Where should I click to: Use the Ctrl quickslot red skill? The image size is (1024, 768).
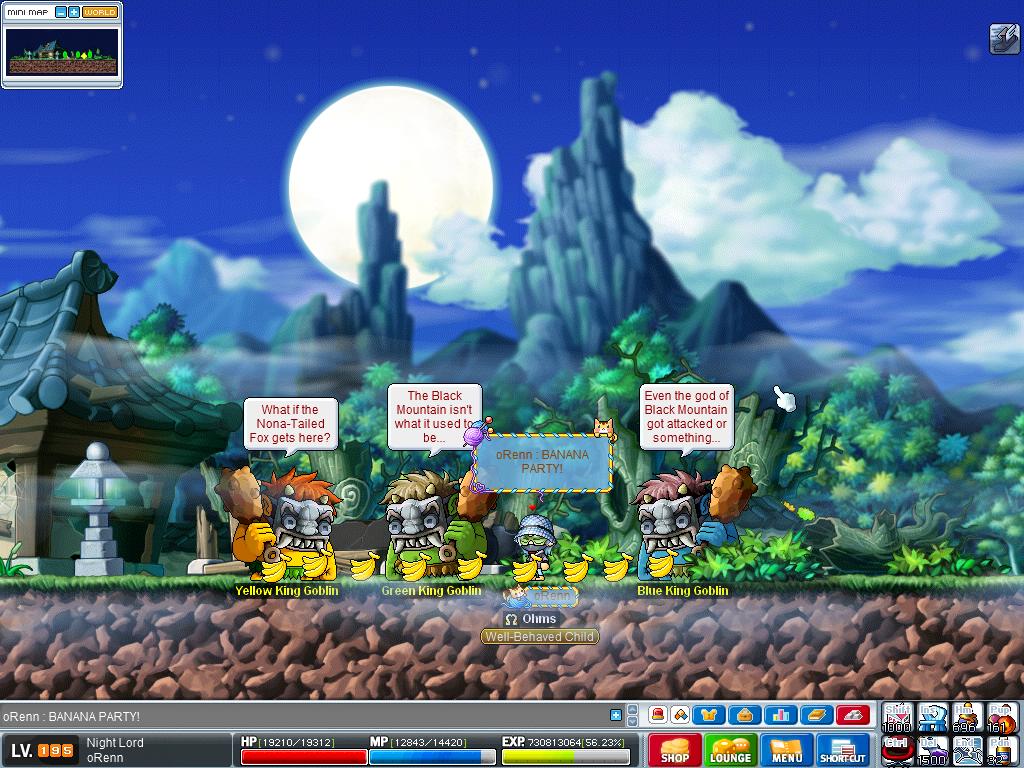(897, 750)
